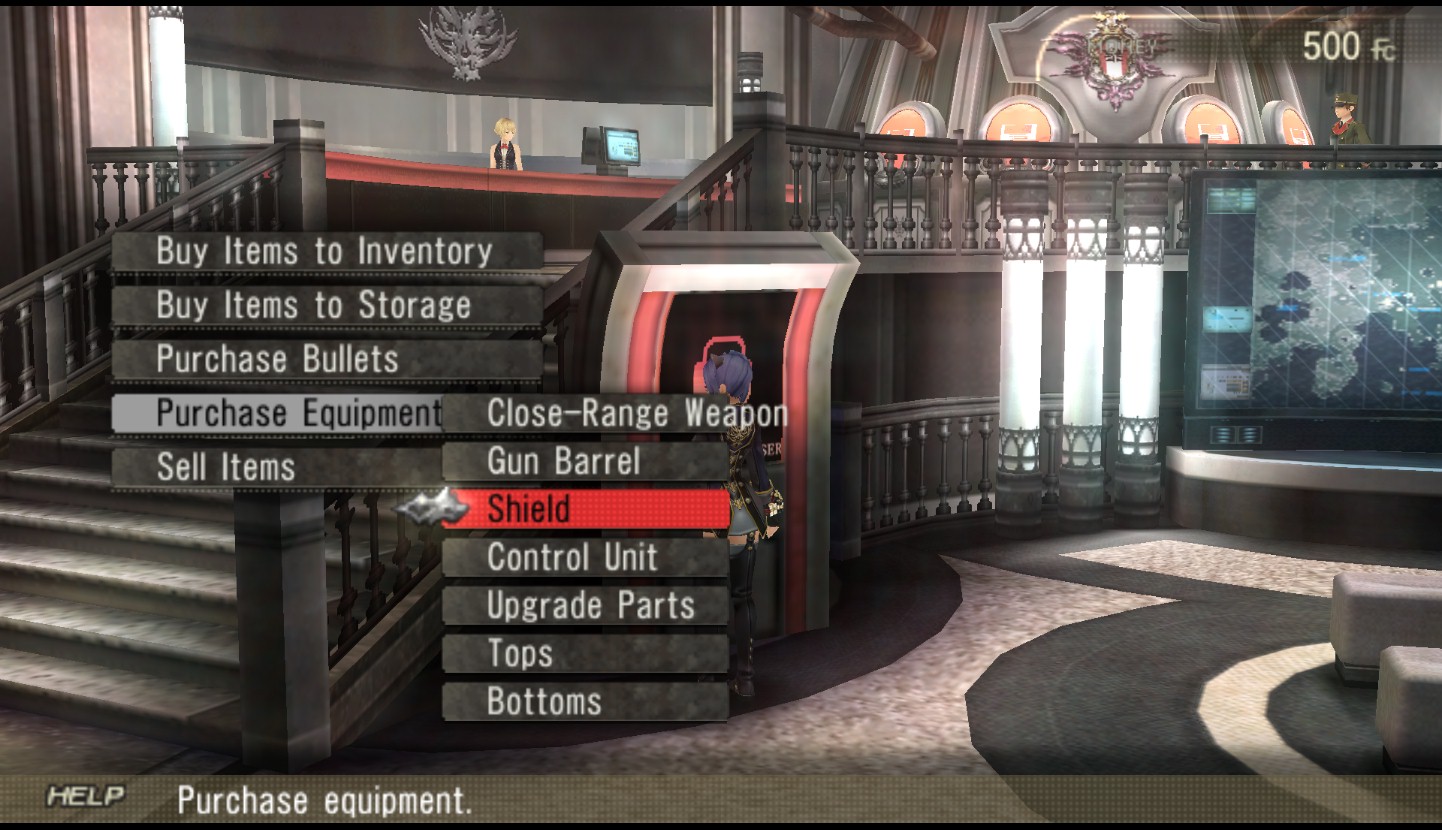Choose Upgrade Parts from the submenu
Image resolution: width=1442 pixels, height=830 pixels.
(x=585, y=605)
